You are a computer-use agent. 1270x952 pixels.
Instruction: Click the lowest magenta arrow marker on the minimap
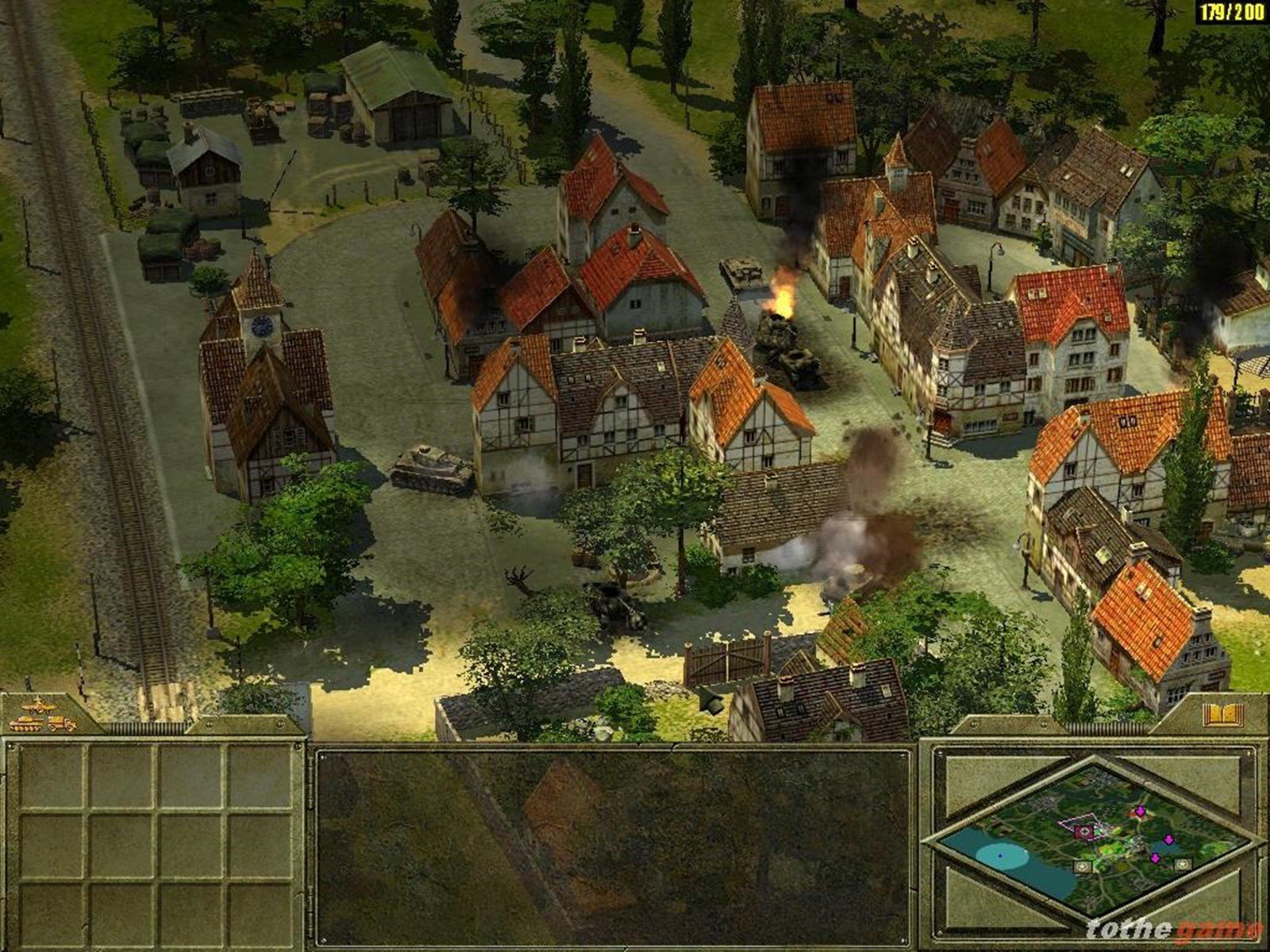(x=1155, y=858)
